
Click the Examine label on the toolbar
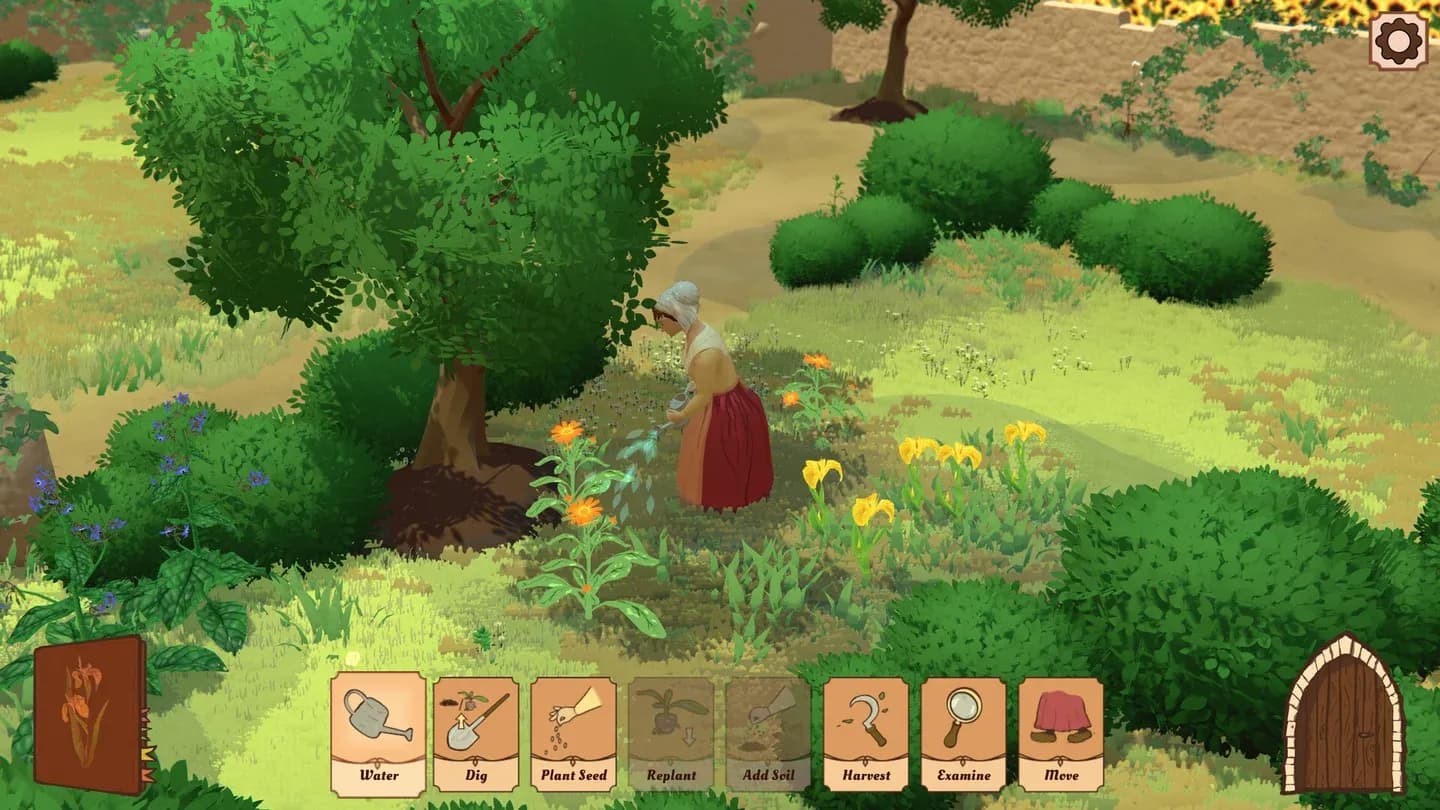click(963, 774)
